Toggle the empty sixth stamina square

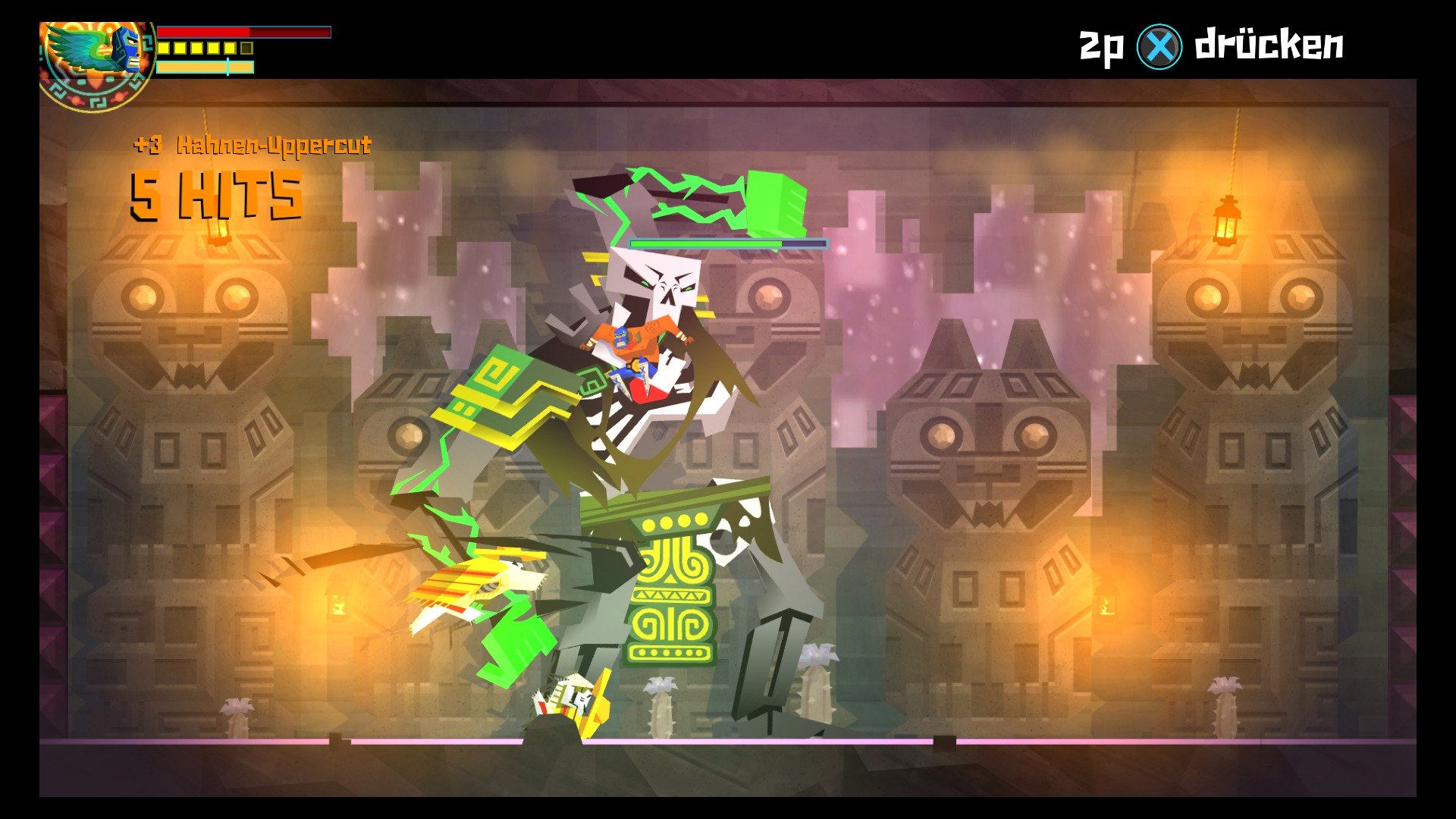[246, 49]
